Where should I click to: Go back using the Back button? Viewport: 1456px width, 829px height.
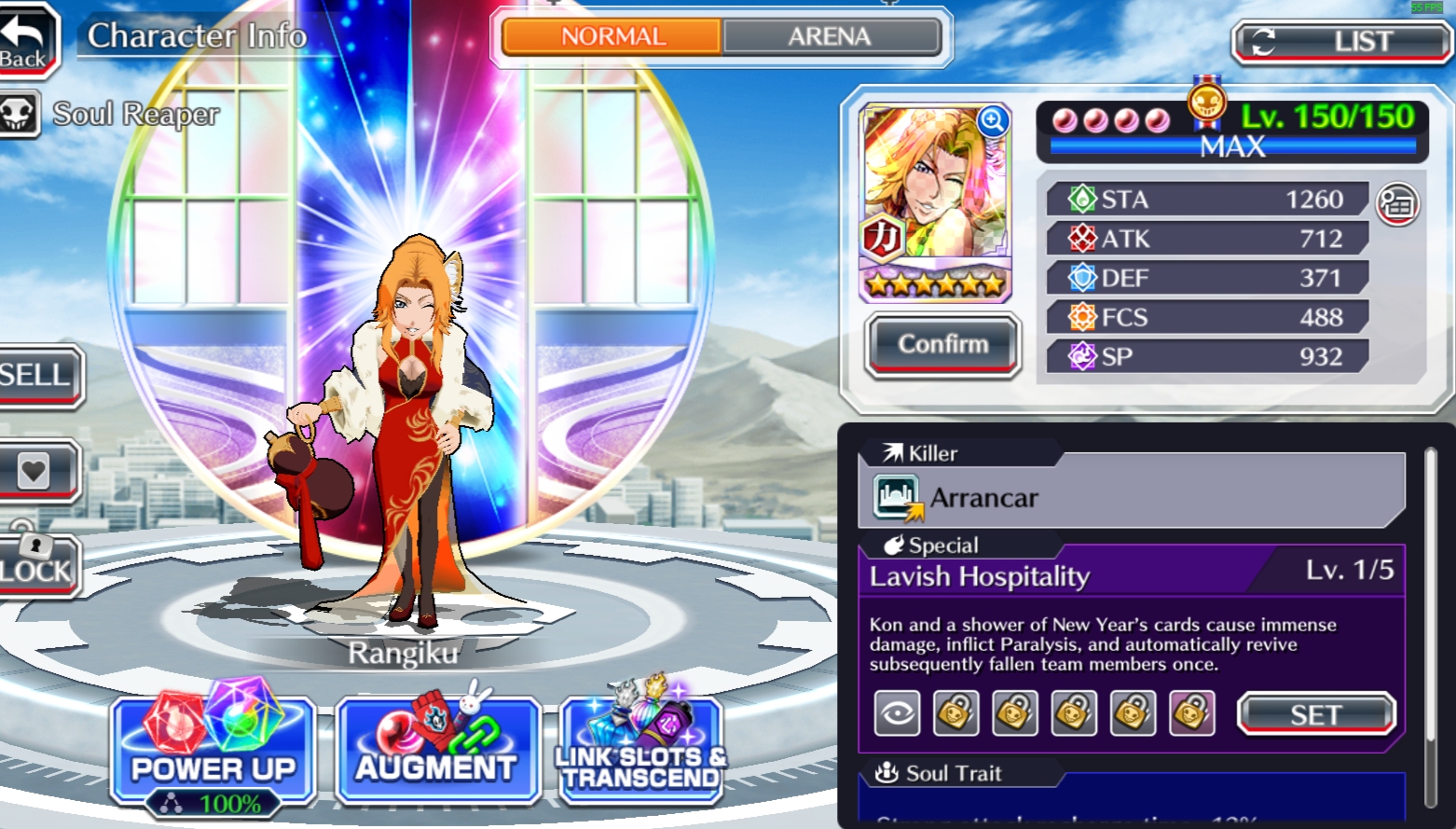26,39
